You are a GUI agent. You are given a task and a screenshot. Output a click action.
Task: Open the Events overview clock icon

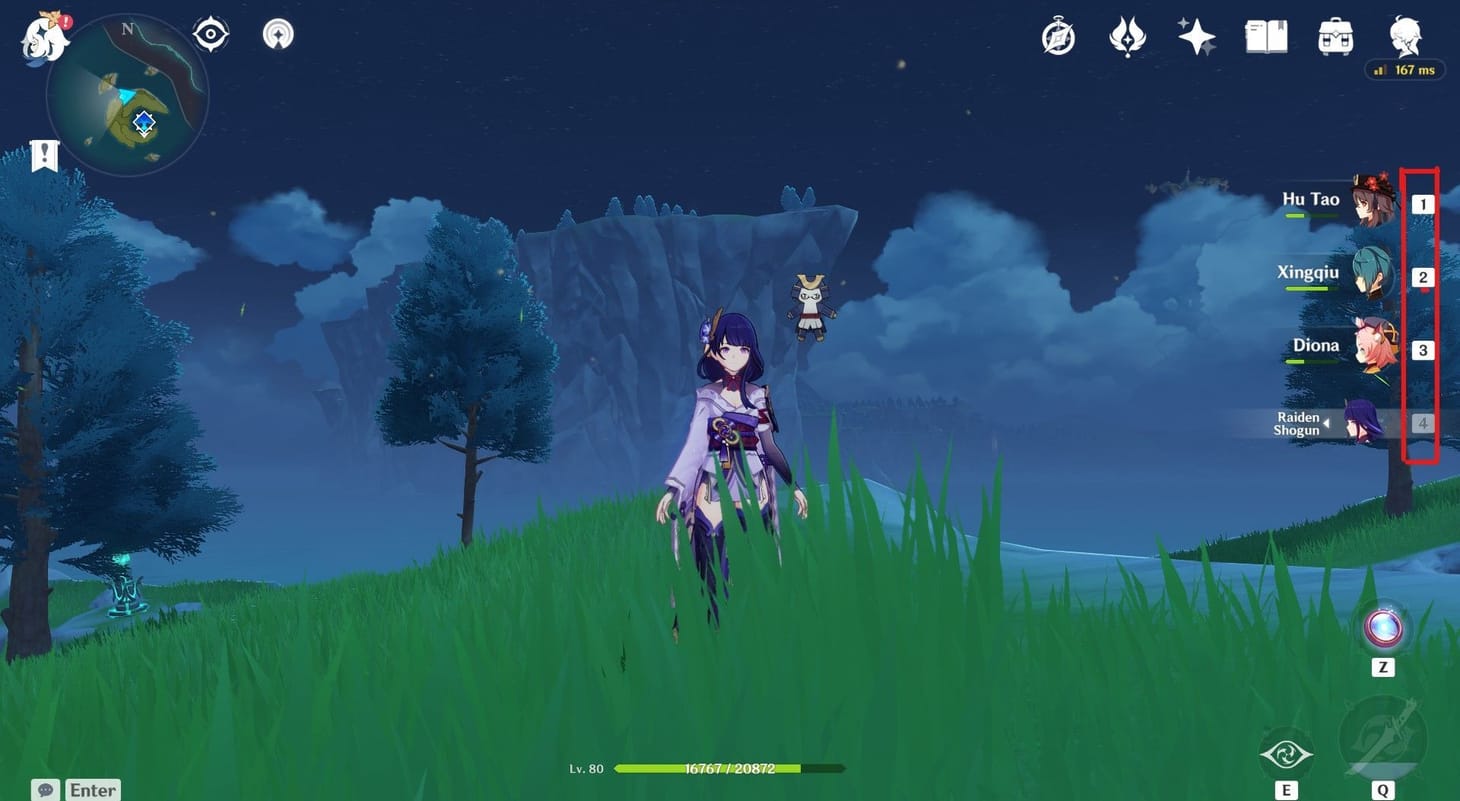tap(1057, 35)
